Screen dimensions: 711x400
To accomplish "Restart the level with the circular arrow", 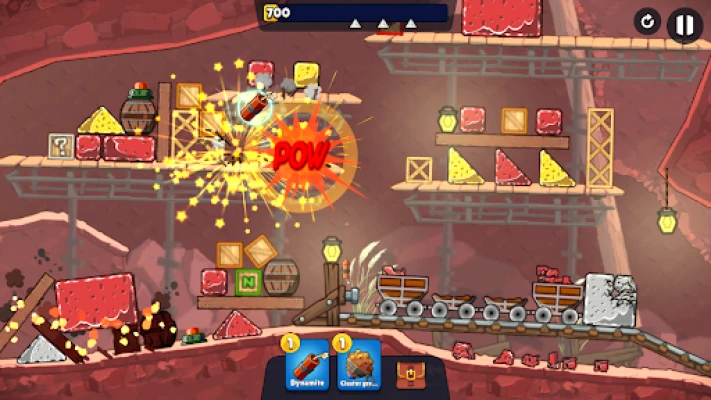I will 648,22.
